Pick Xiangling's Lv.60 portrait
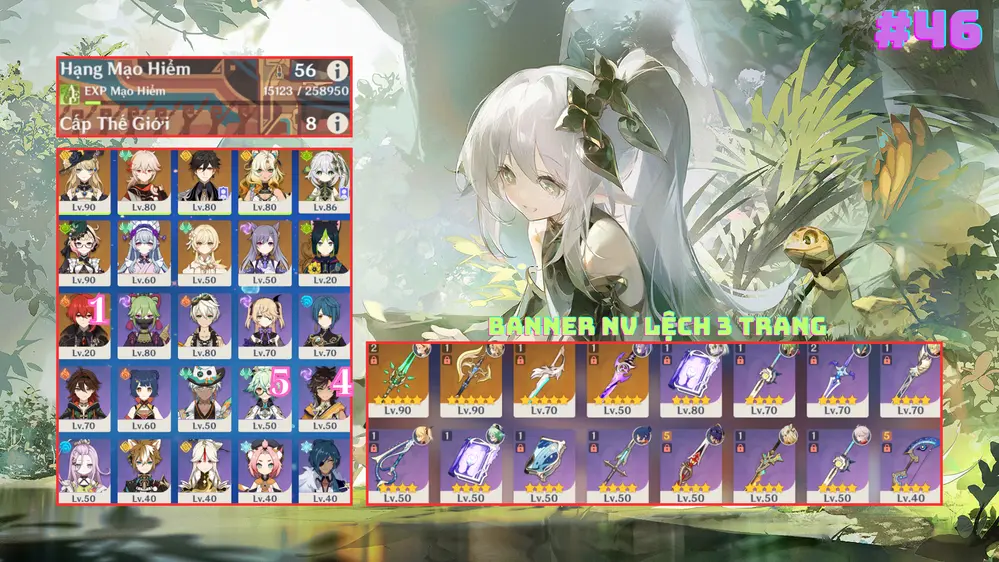 coord(146,392)
